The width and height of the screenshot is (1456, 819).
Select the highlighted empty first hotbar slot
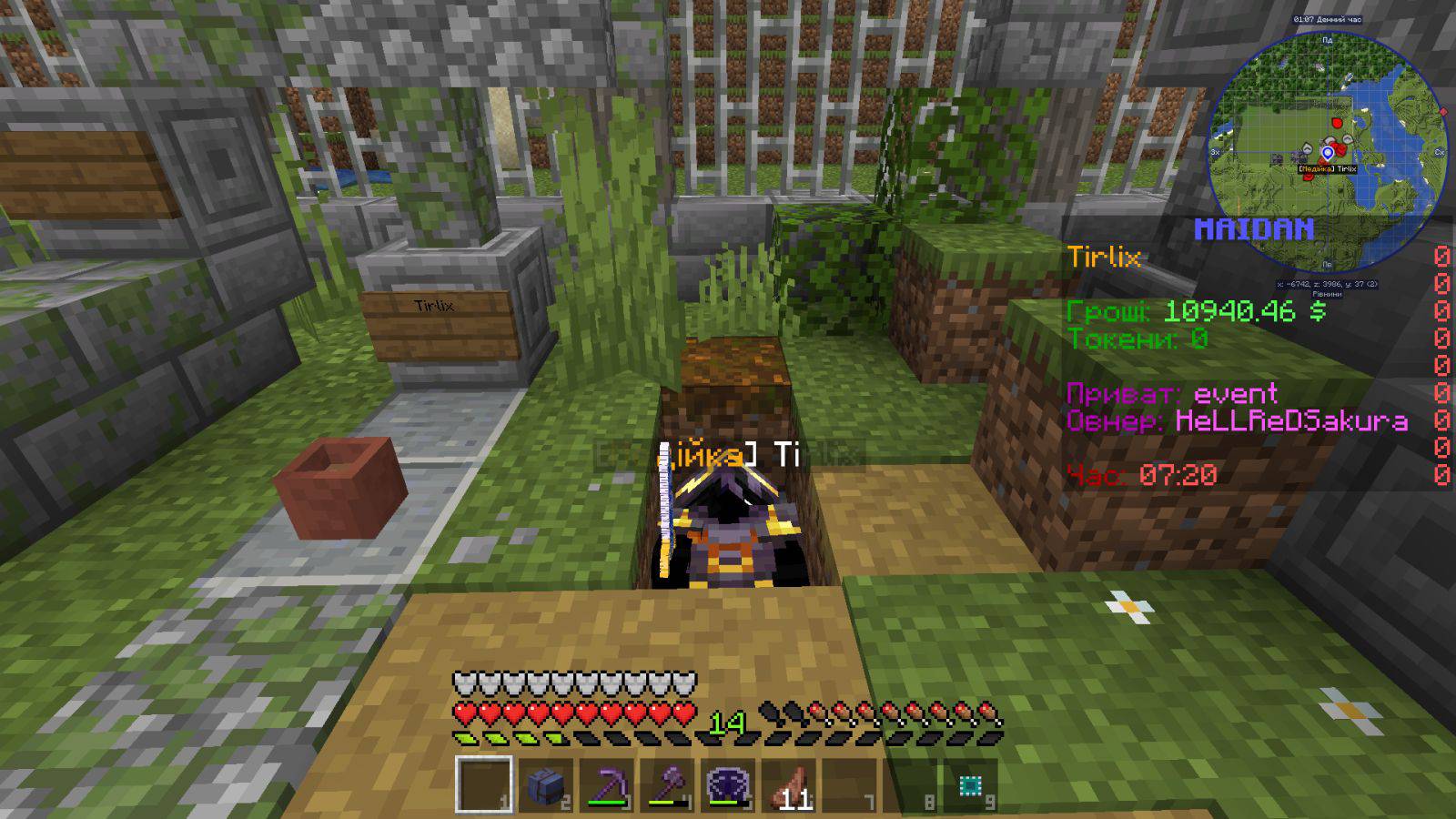pyautogui.click(x=484, y=785)
